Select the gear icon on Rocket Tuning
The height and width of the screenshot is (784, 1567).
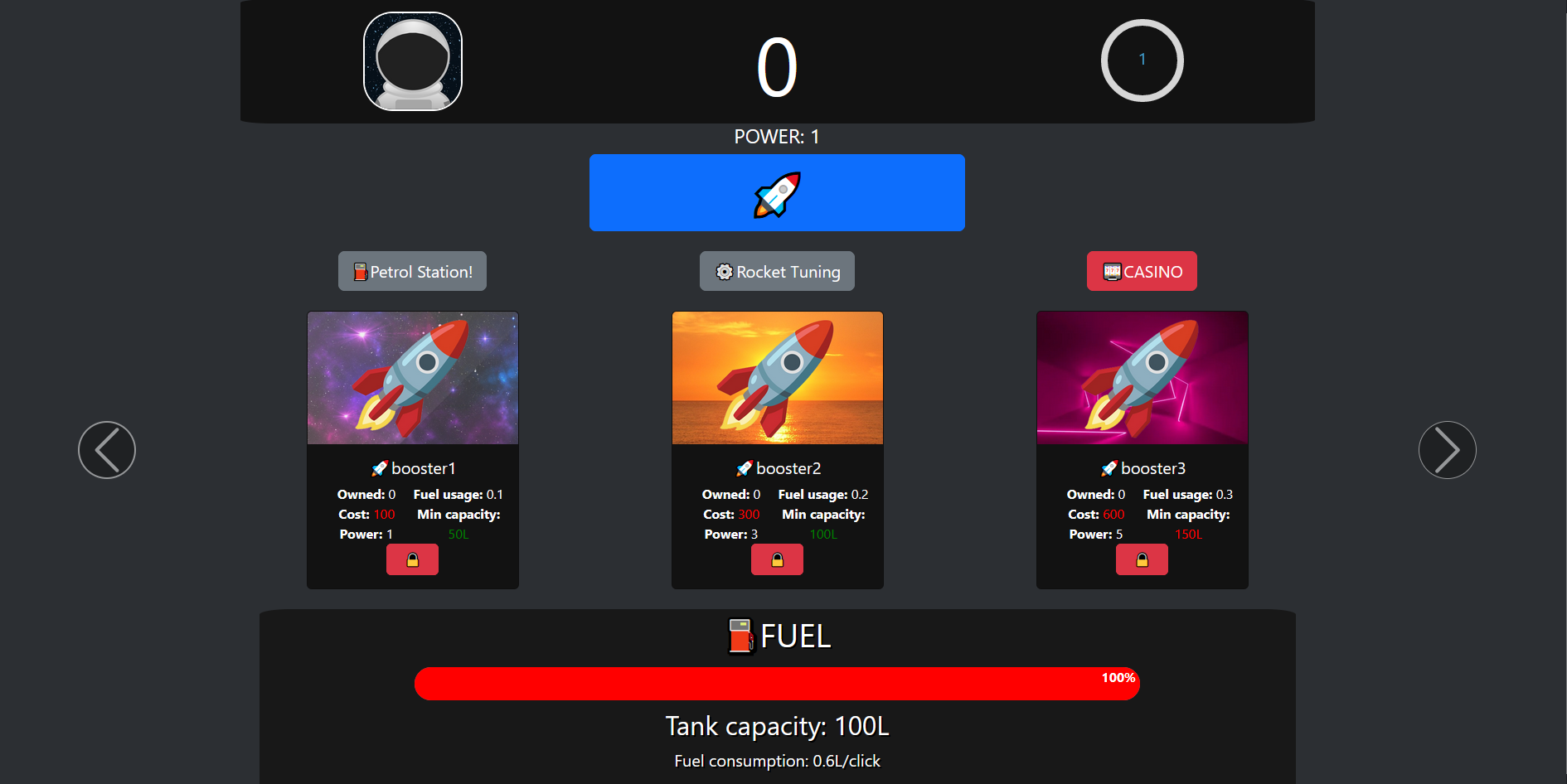tap(724, 271)
